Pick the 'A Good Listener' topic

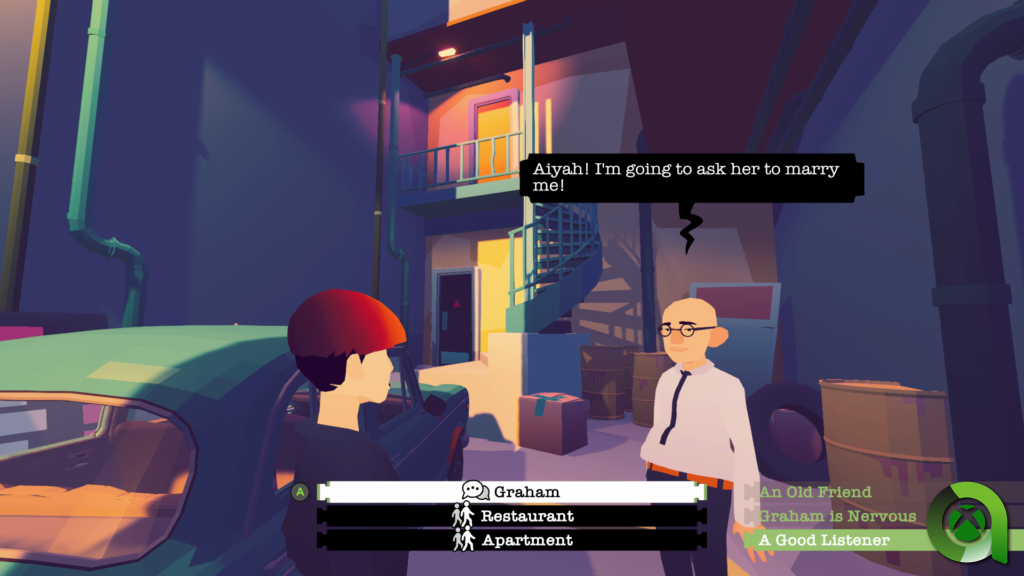pyautogui.click(x=823, y=540)
